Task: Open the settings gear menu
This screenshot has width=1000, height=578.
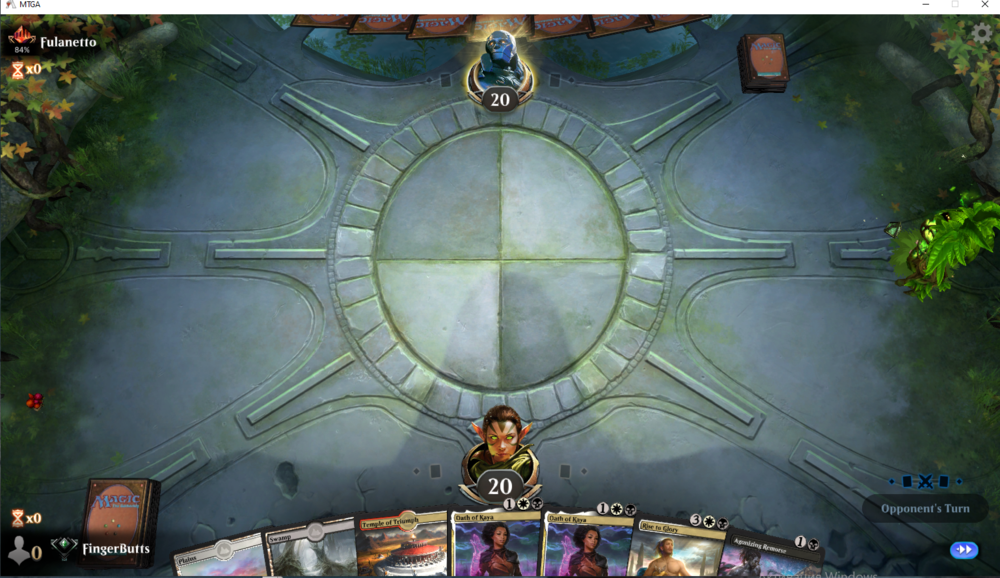Action: 982,33
